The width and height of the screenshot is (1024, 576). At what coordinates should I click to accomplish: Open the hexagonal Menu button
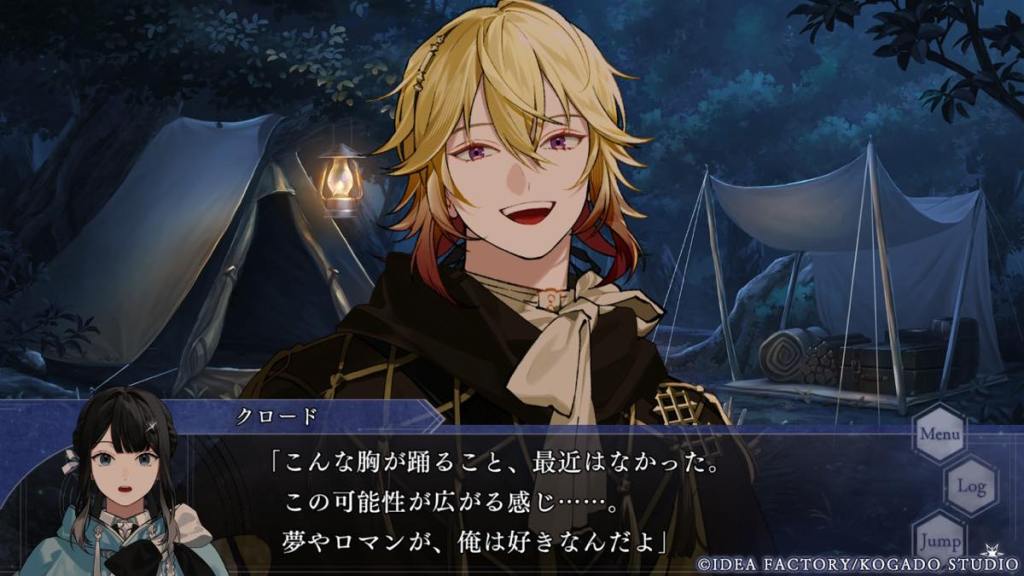coord(939,434)
